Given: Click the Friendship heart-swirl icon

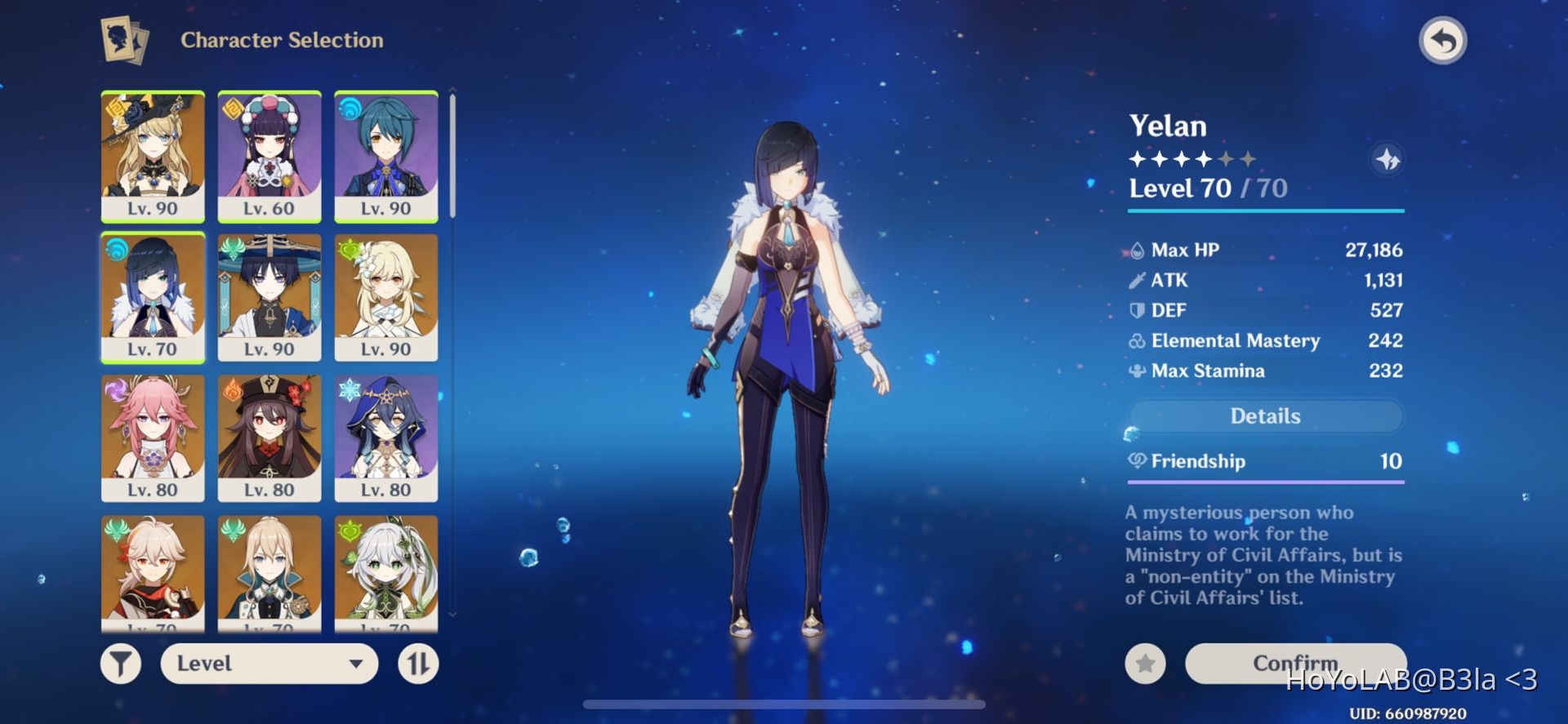Looking at the screenshot, I should (x=1138, y=461).
